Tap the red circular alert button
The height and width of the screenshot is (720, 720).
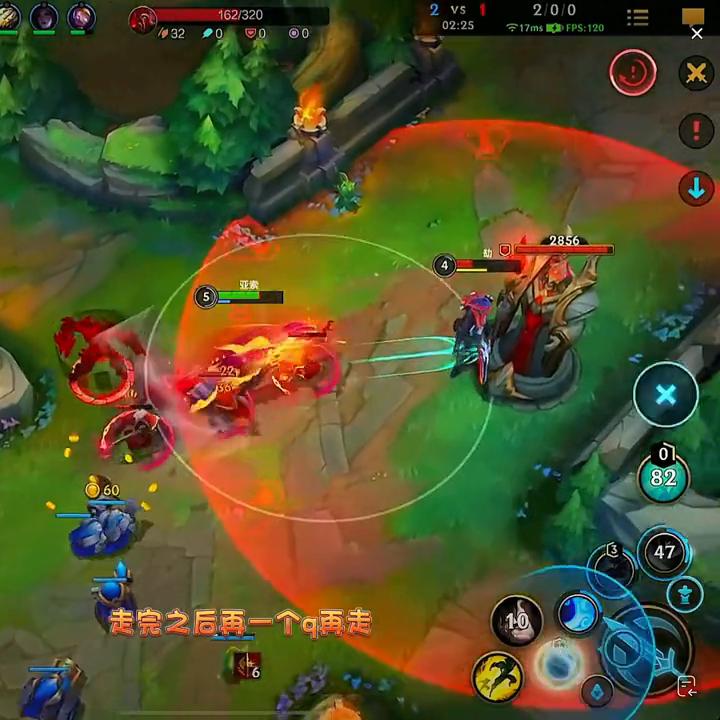[633, 73]
